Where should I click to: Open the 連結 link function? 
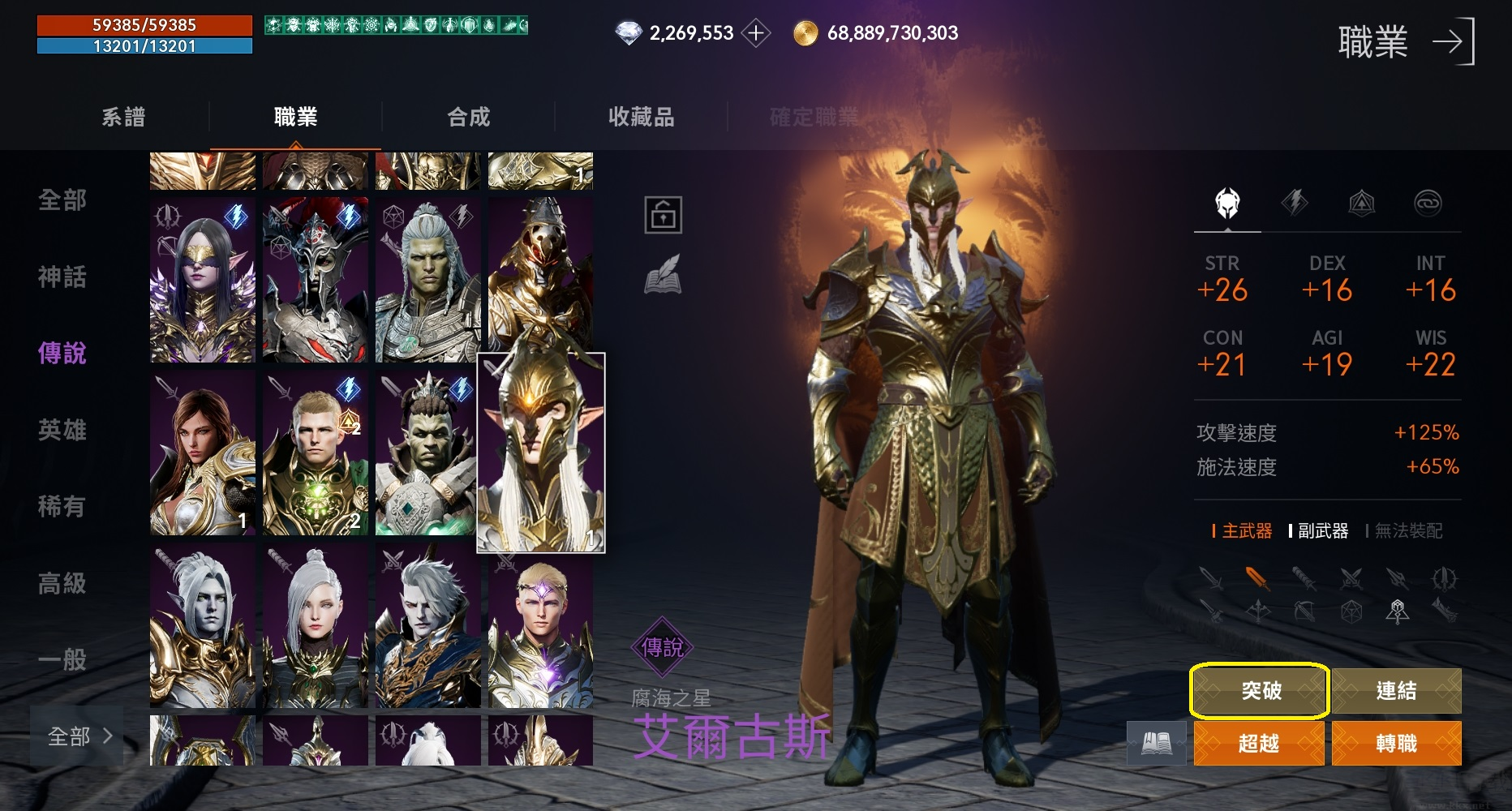[1396, 691]
